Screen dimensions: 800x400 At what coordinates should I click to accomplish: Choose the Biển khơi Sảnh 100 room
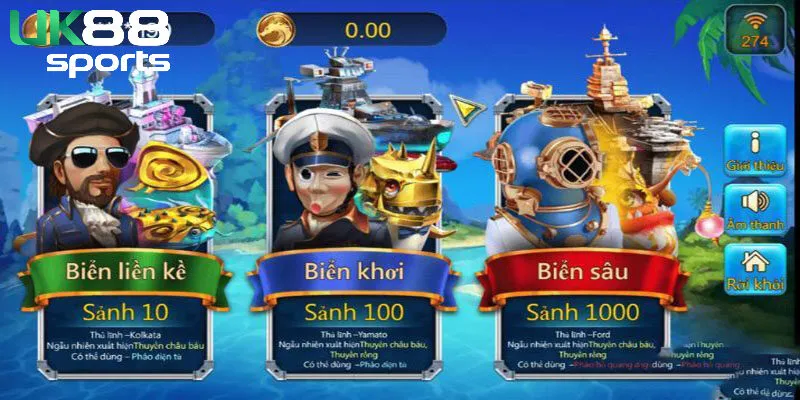click(355, 230)
